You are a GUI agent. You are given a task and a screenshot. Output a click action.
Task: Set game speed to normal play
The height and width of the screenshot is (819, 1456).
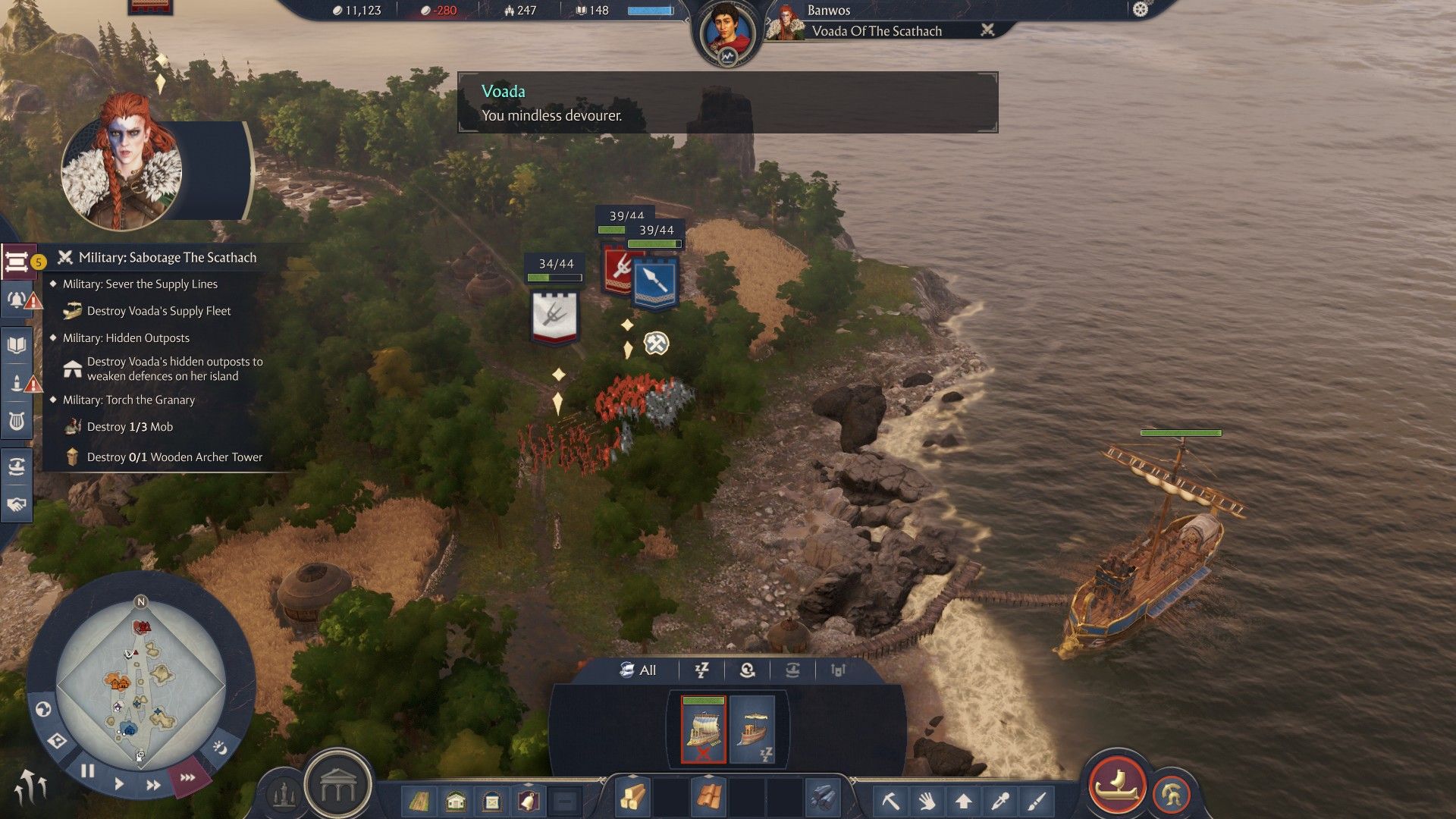pos(119,783)
